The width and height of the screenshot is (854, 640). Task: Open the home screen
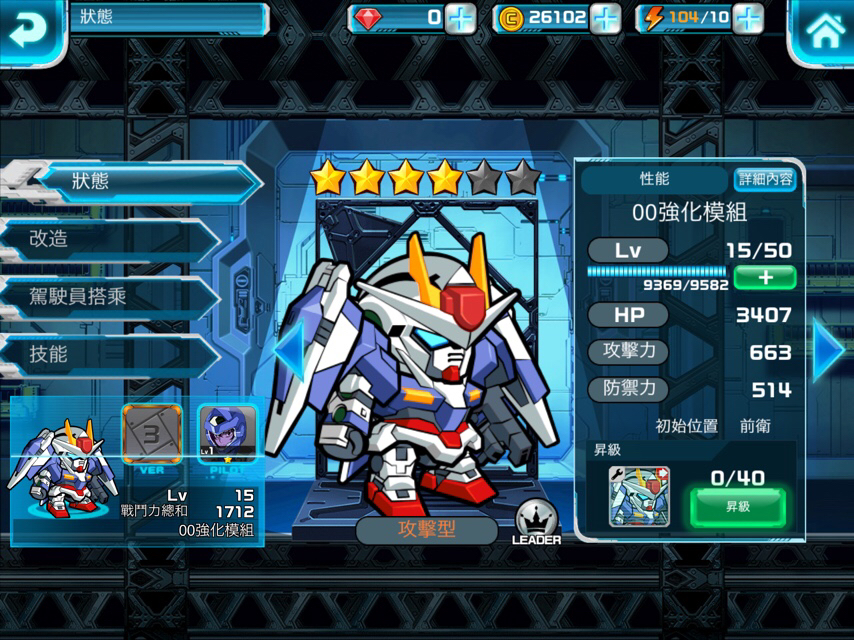(824, 30)
